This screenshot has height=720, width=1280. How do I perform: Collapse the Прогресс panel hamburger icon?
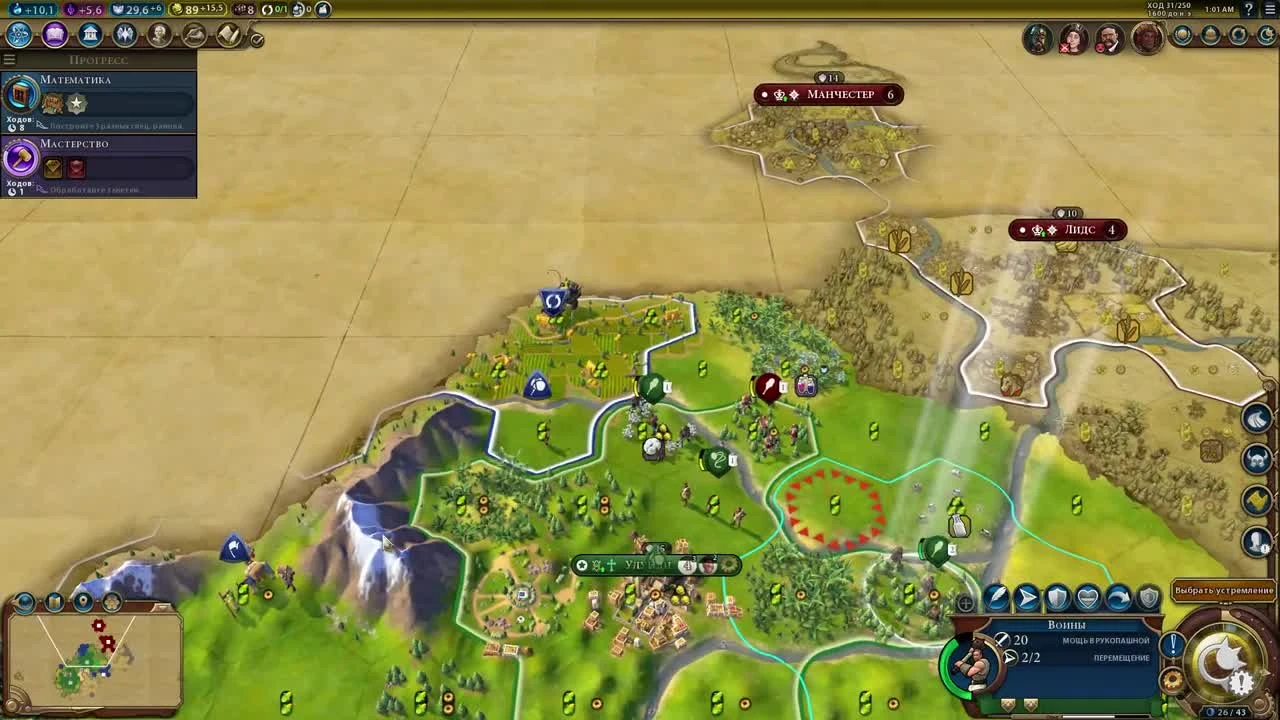[x=9, y=59]
